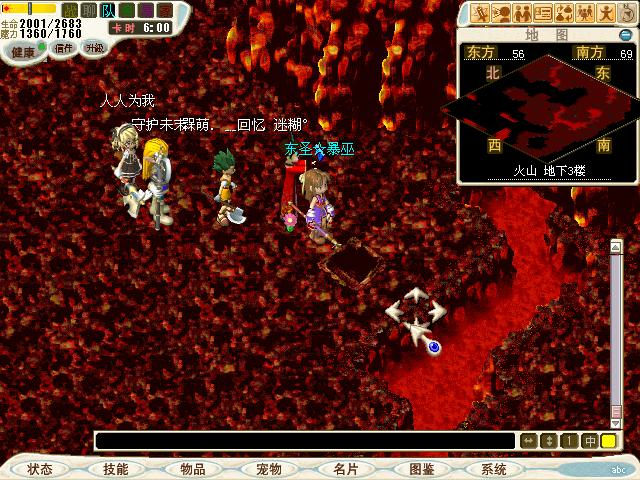This screenshot has width=640, height=480.
Task: Open the 技能 skills menu
Action: click(x=116, y=468)
